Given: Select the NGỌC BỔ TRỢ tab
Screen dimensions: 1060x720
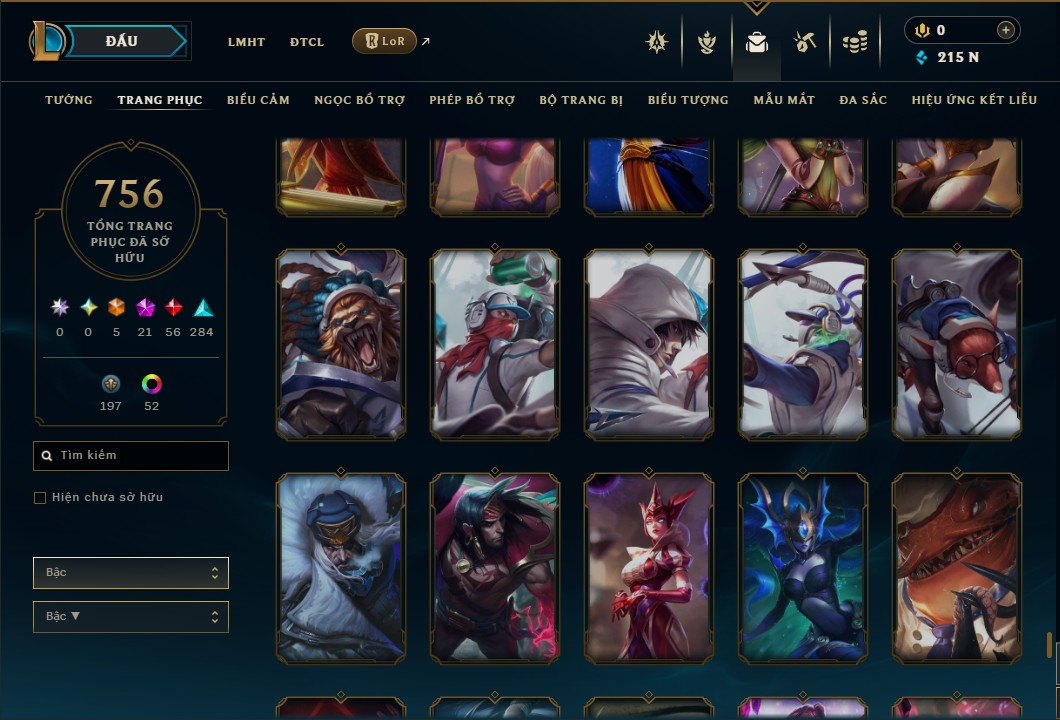Looking at the screenshot, I should [x=359, y=100].
